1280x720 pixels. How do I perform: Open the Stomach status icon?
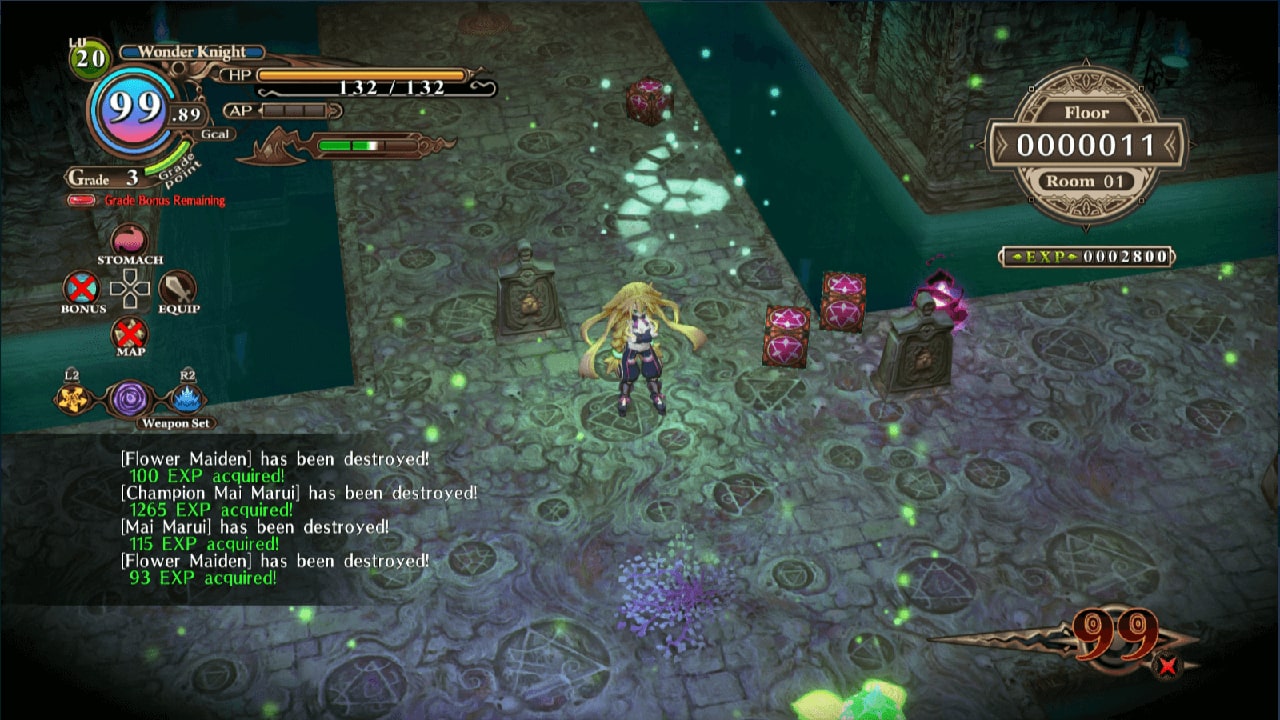pos(128,240)
